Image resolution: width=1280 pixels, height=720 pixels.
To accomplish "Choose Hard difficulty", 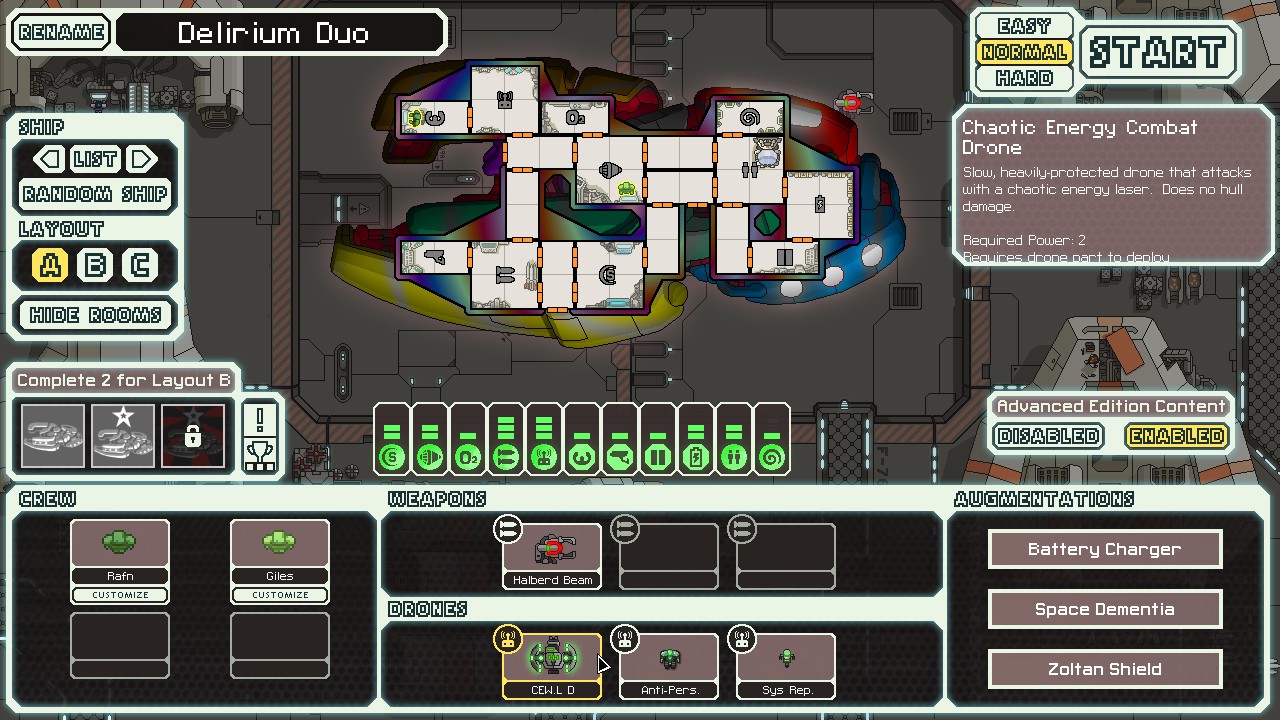I will click(1024, 78).
